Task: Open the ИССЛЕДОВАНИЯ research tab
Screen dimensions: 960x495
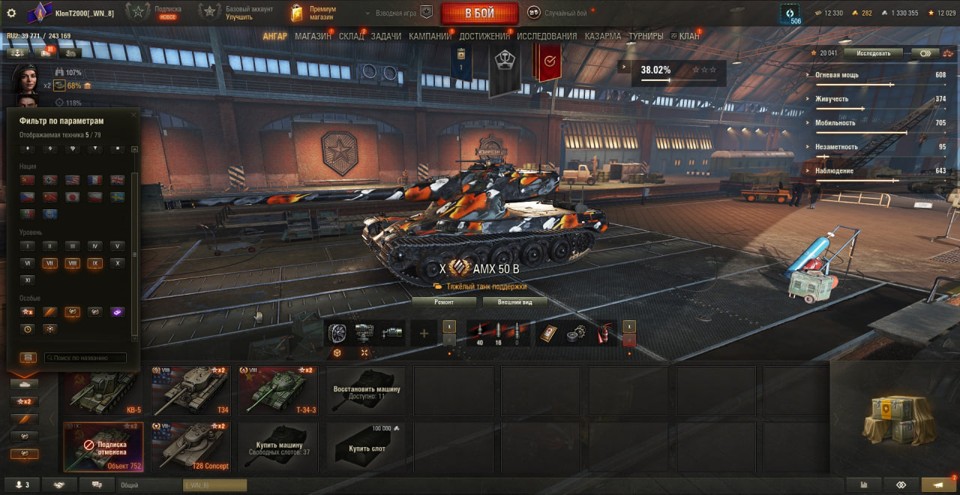Action: [547, 36]
